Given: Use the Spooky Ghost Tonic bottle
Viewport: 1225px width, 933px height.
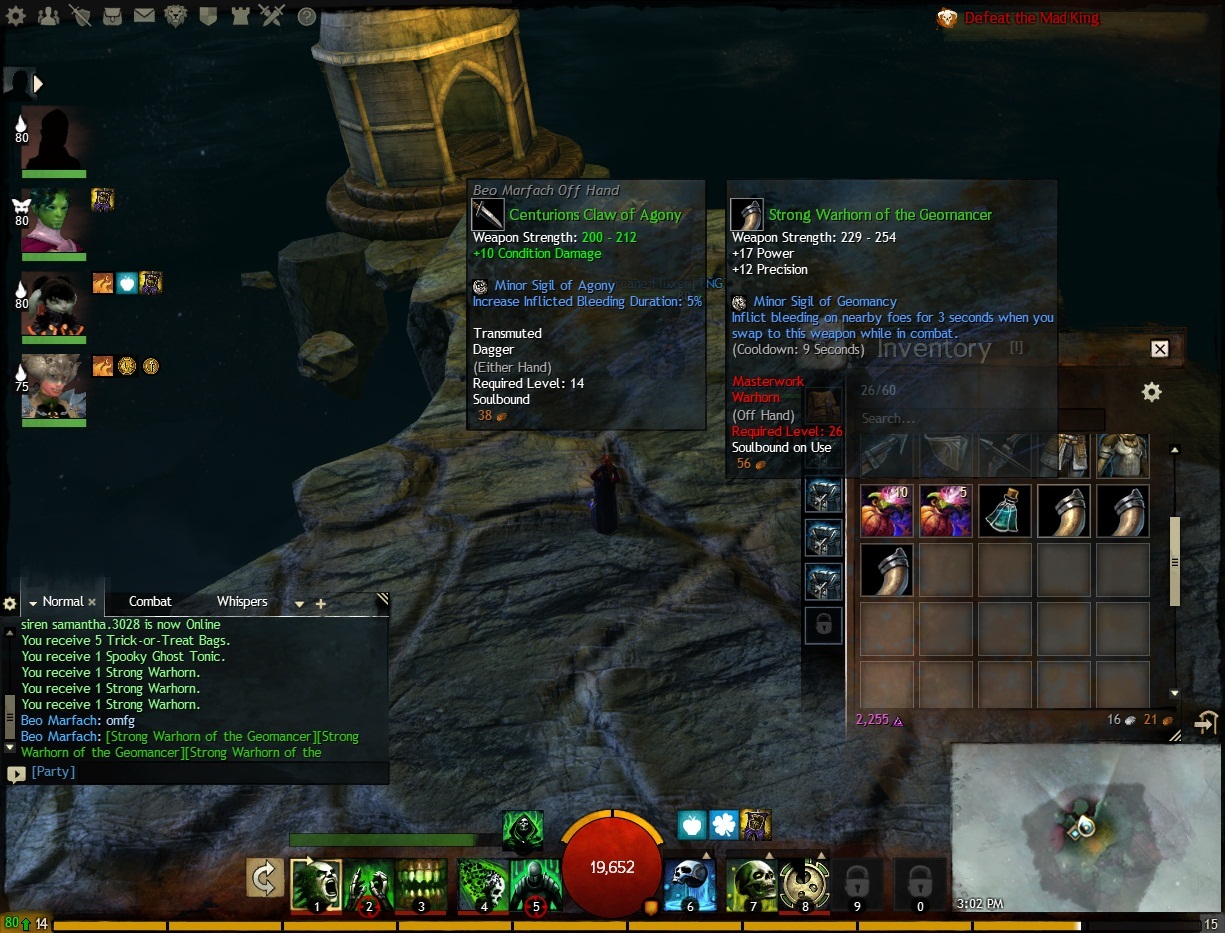Looking at the screenshot, I should tap(1004, 511).
